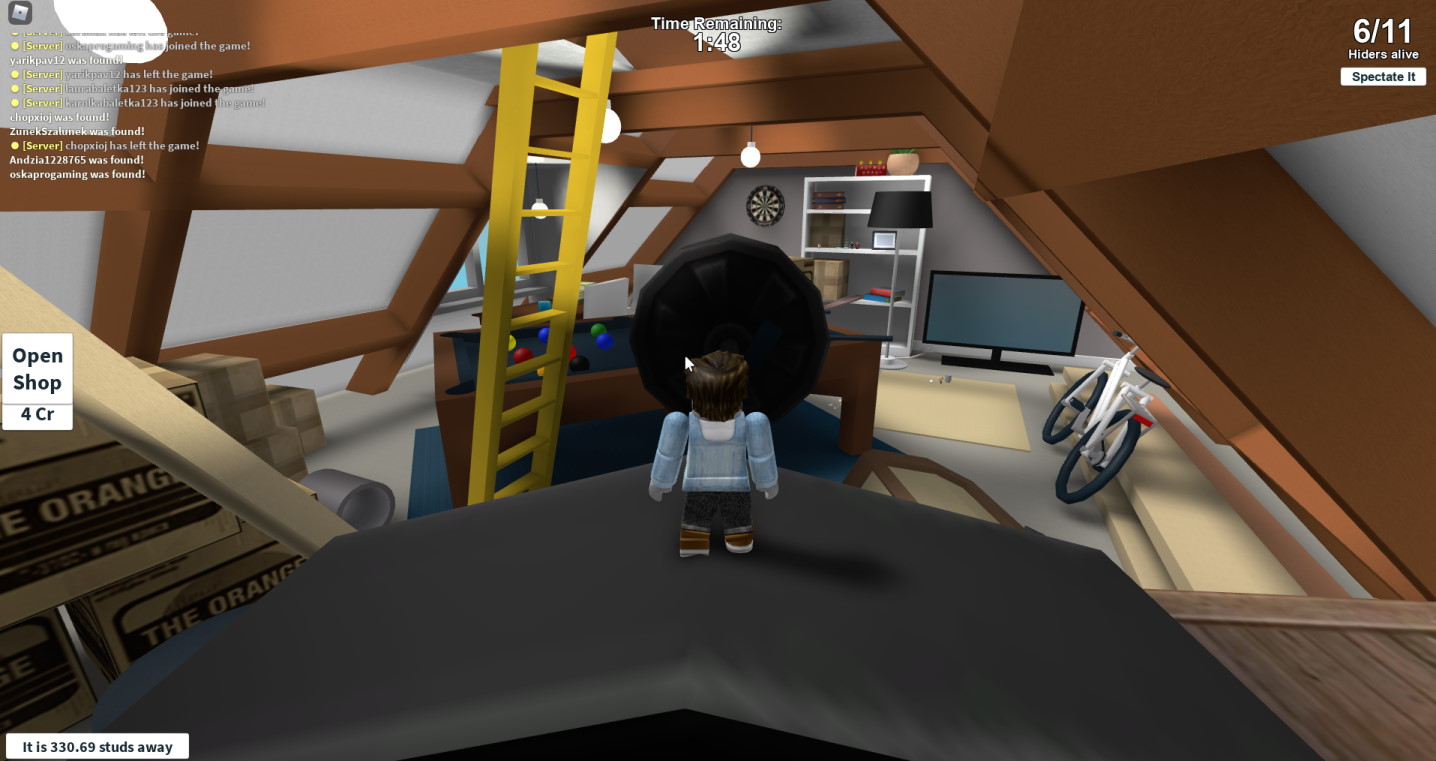Click the 4 Cr label under Open Shop

37,414
